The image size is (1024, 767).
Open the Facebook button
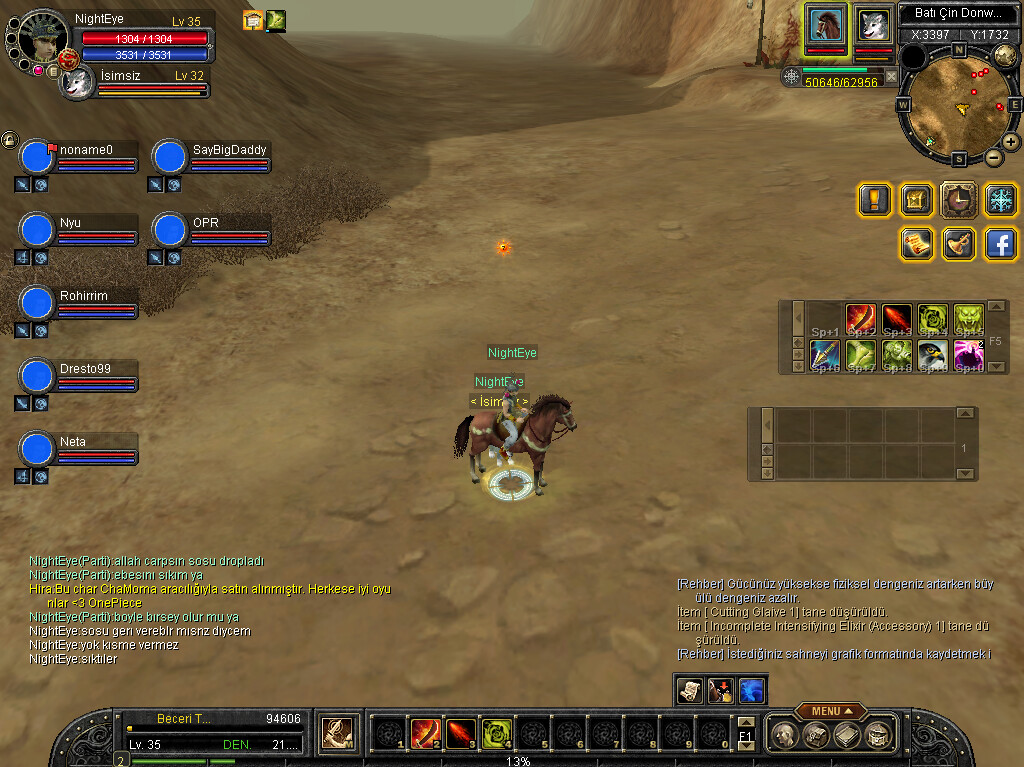(1001, 243)
